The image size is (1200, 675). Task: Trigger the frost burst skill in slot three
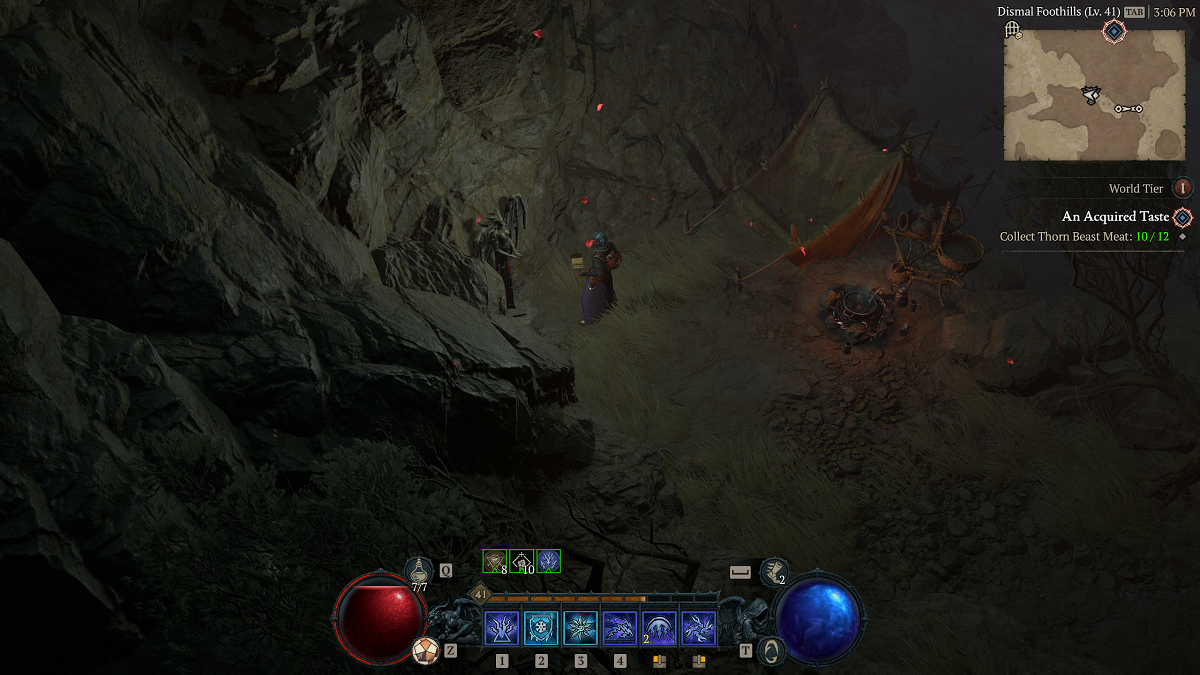click(x=580, y=628)
